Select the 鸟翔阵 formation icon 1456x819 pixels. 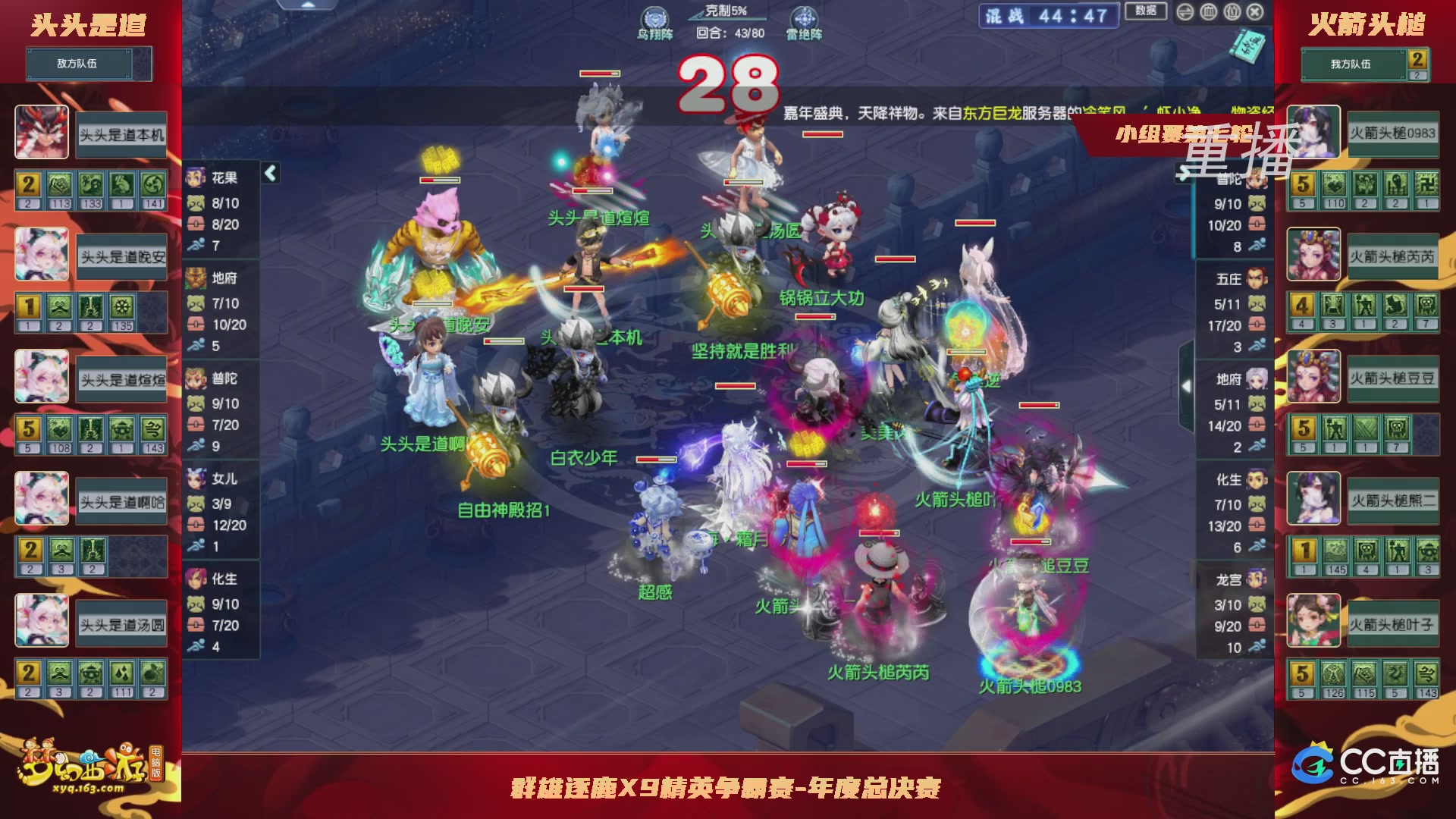click(656, 17)
